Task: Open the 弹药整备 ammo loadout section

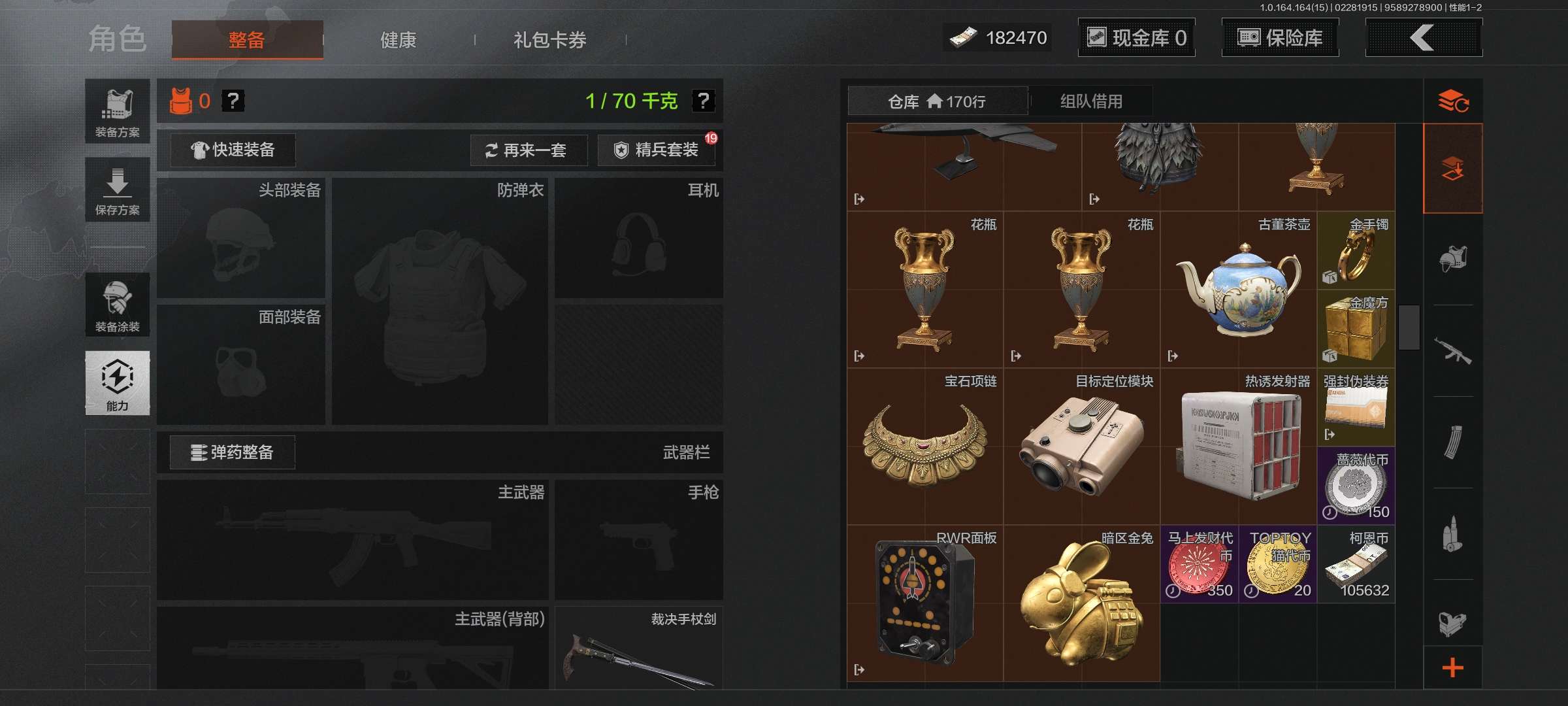Action: [x=231, y=452]
